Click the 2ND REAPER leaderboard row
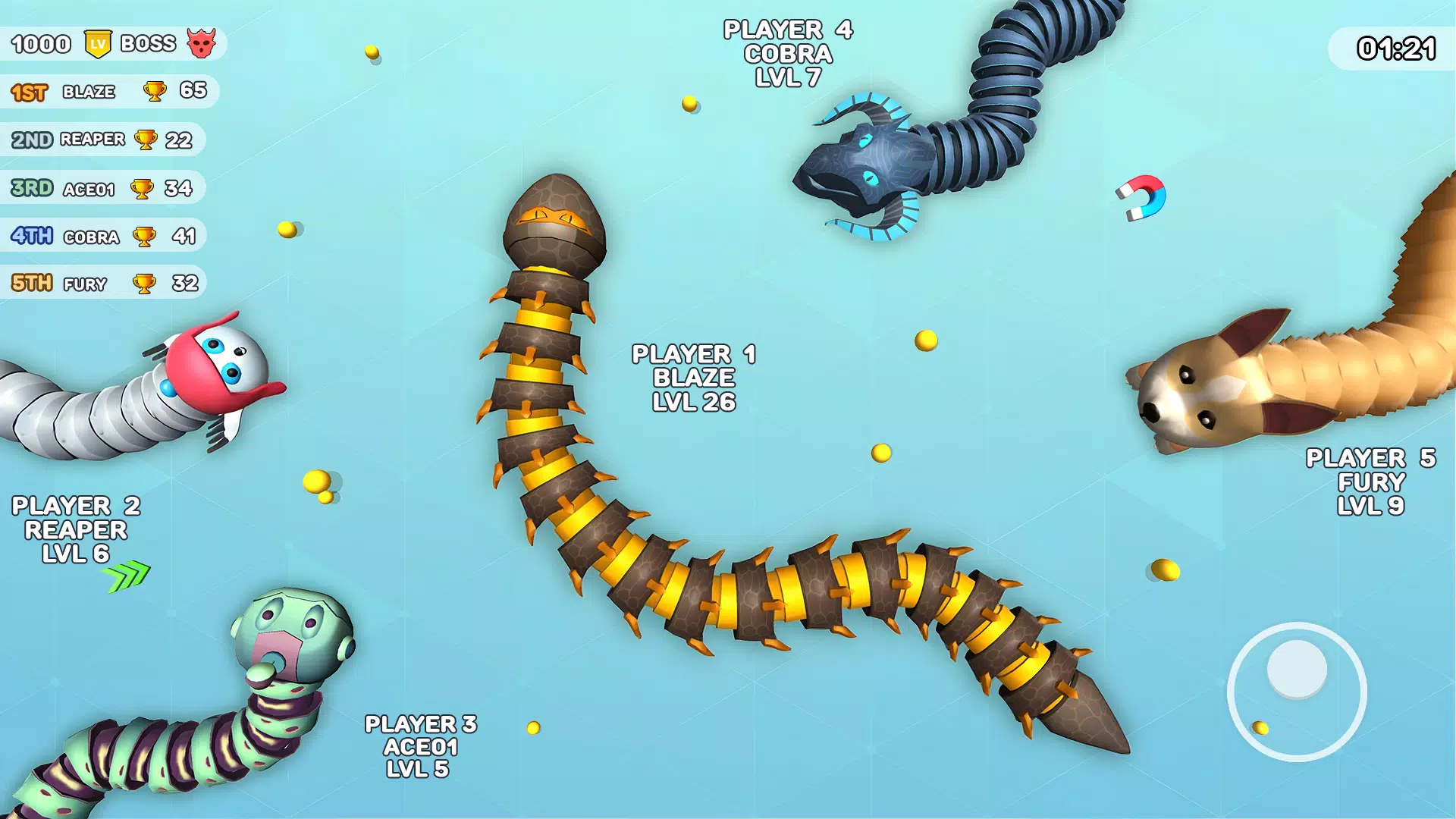Viewport: 1456px width, 819px height. tap(102, 140)
